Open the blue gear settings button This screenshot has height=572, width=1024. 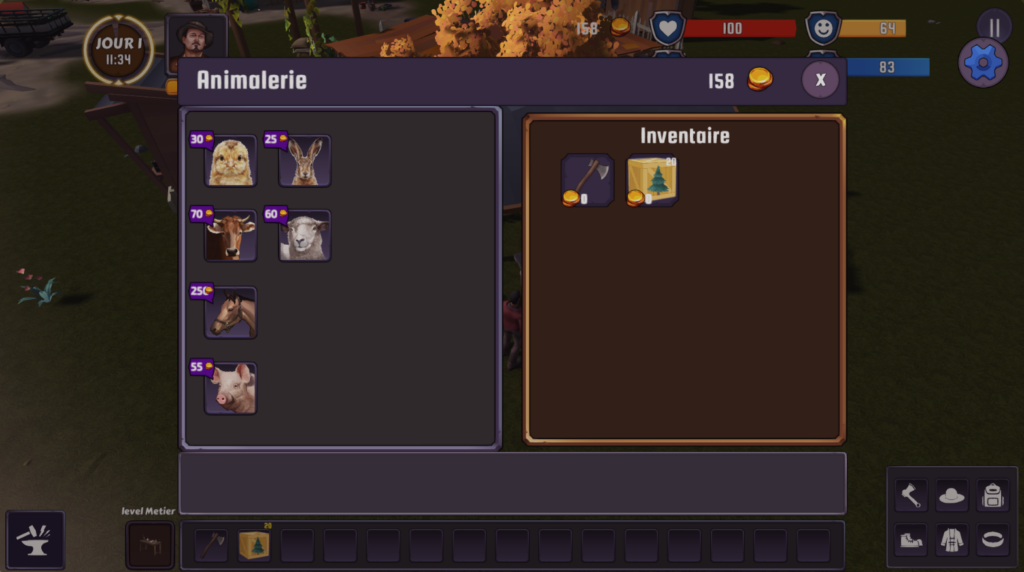983,63
